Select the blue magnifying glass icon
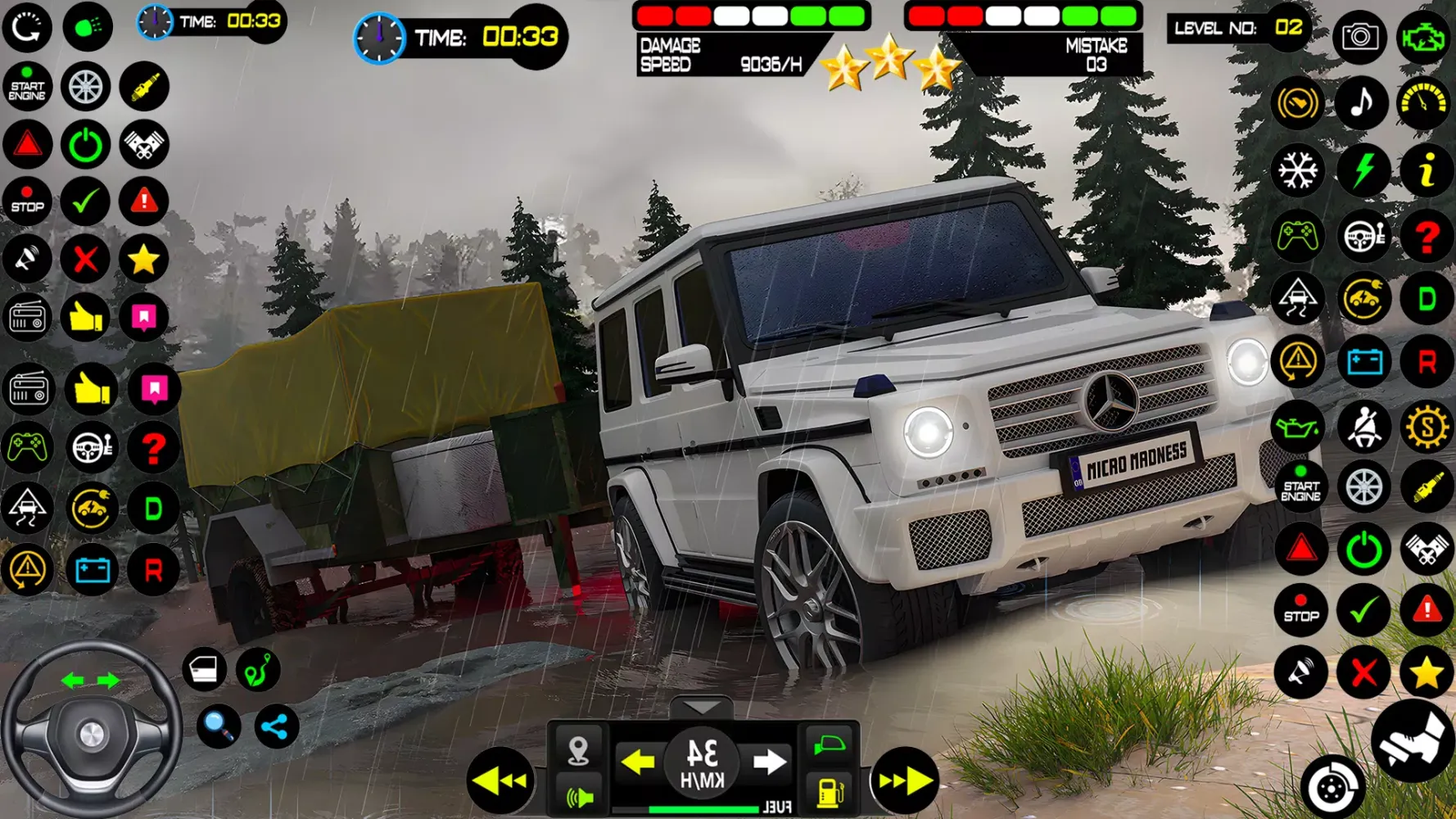Screen dimensions: 1456x819 (x=219, y=726)
